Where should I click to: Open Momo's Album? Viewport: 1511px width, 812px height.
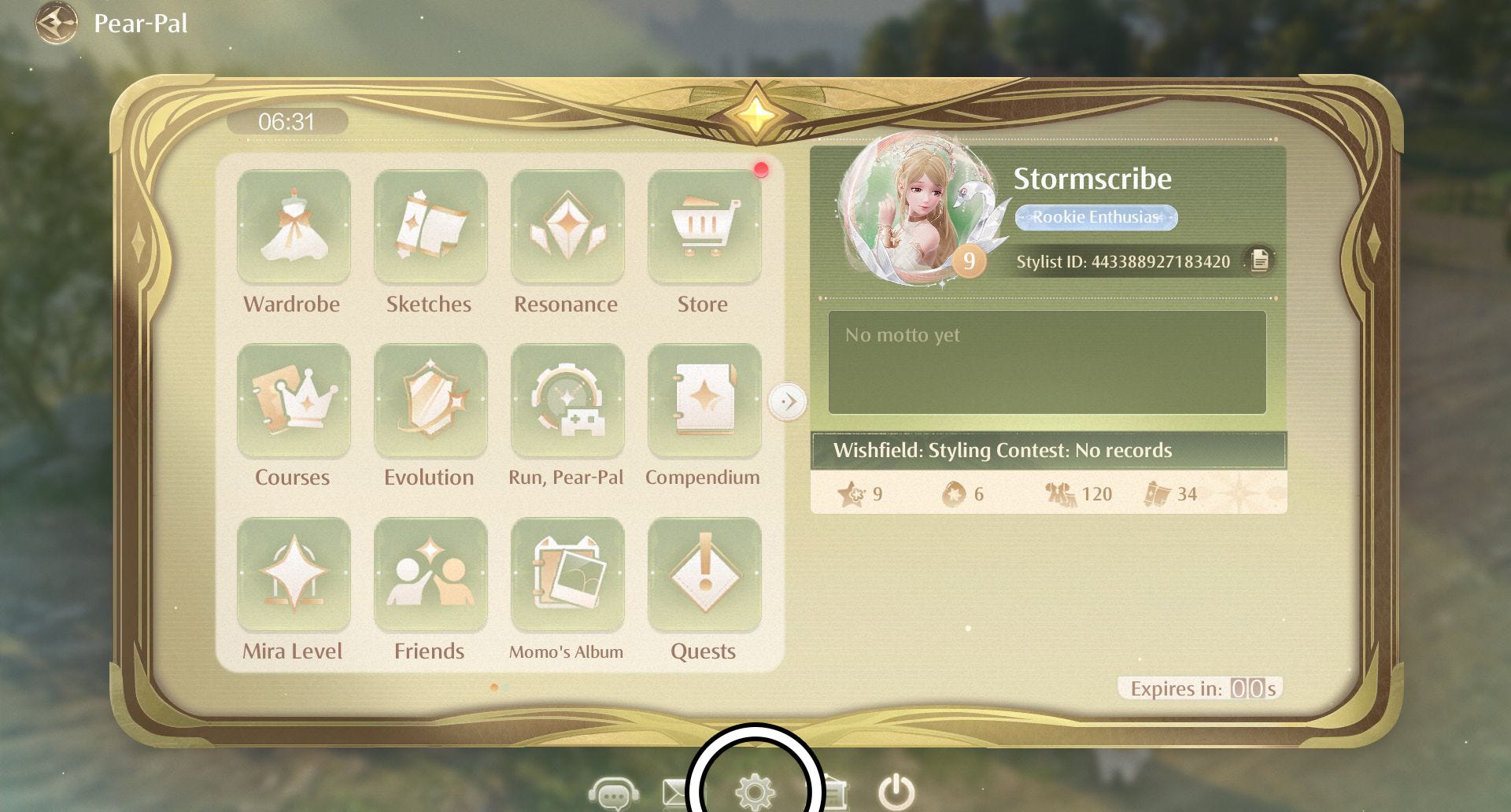pyautogui.click(x=567, y=574)
